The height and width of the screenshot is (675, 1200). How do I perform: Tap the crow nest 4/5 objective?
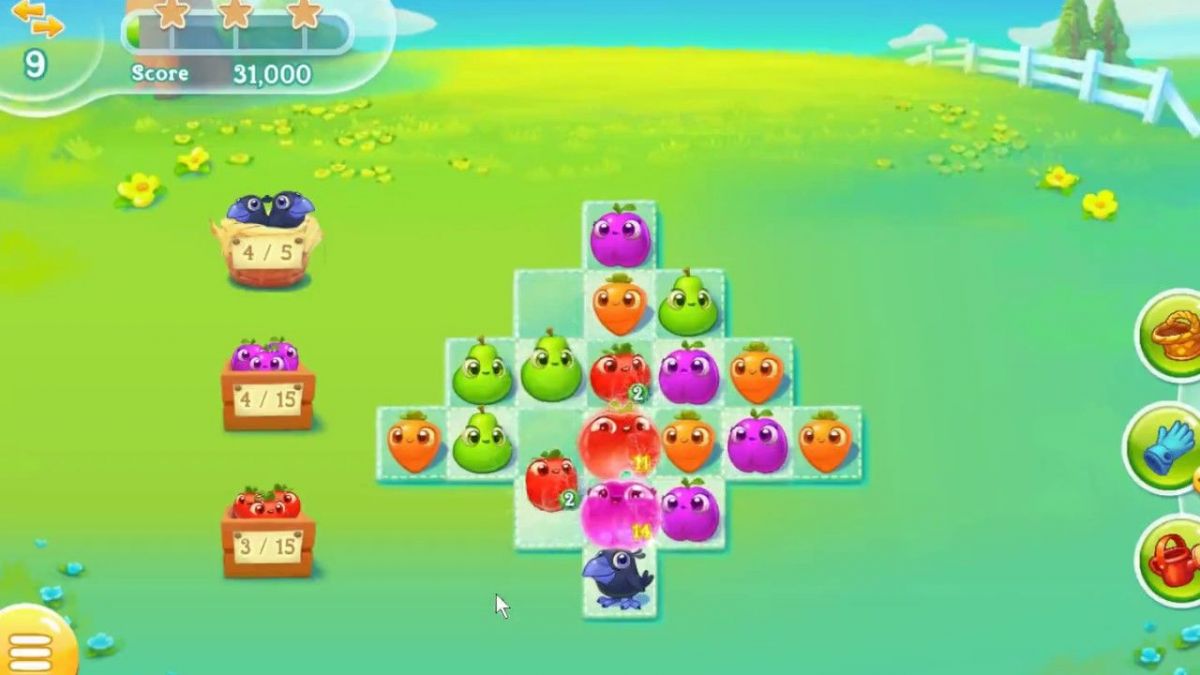[x=265, y=239]
